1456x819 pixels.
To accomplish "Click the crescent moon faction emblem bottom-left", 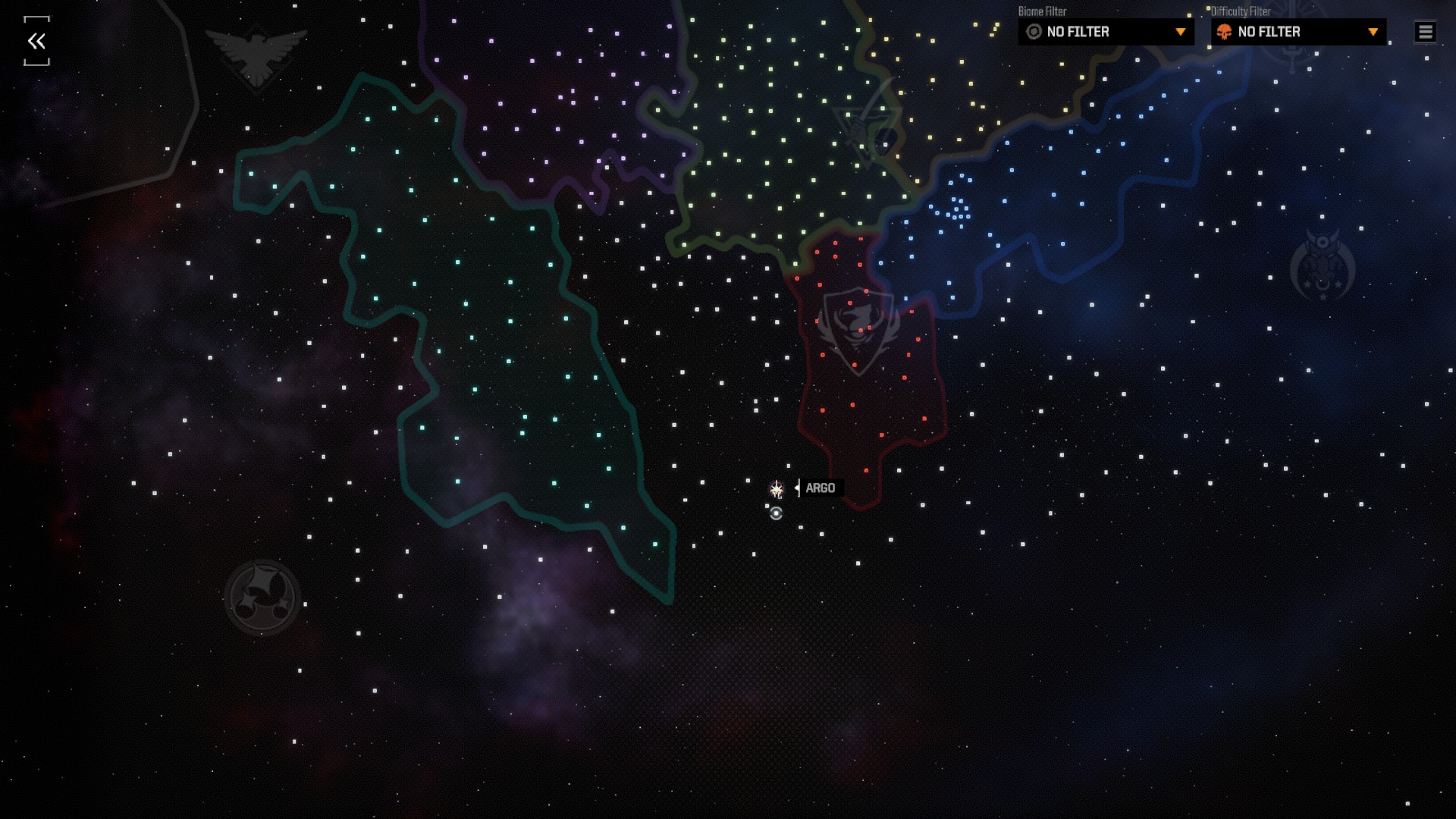I will pos(262,595).
